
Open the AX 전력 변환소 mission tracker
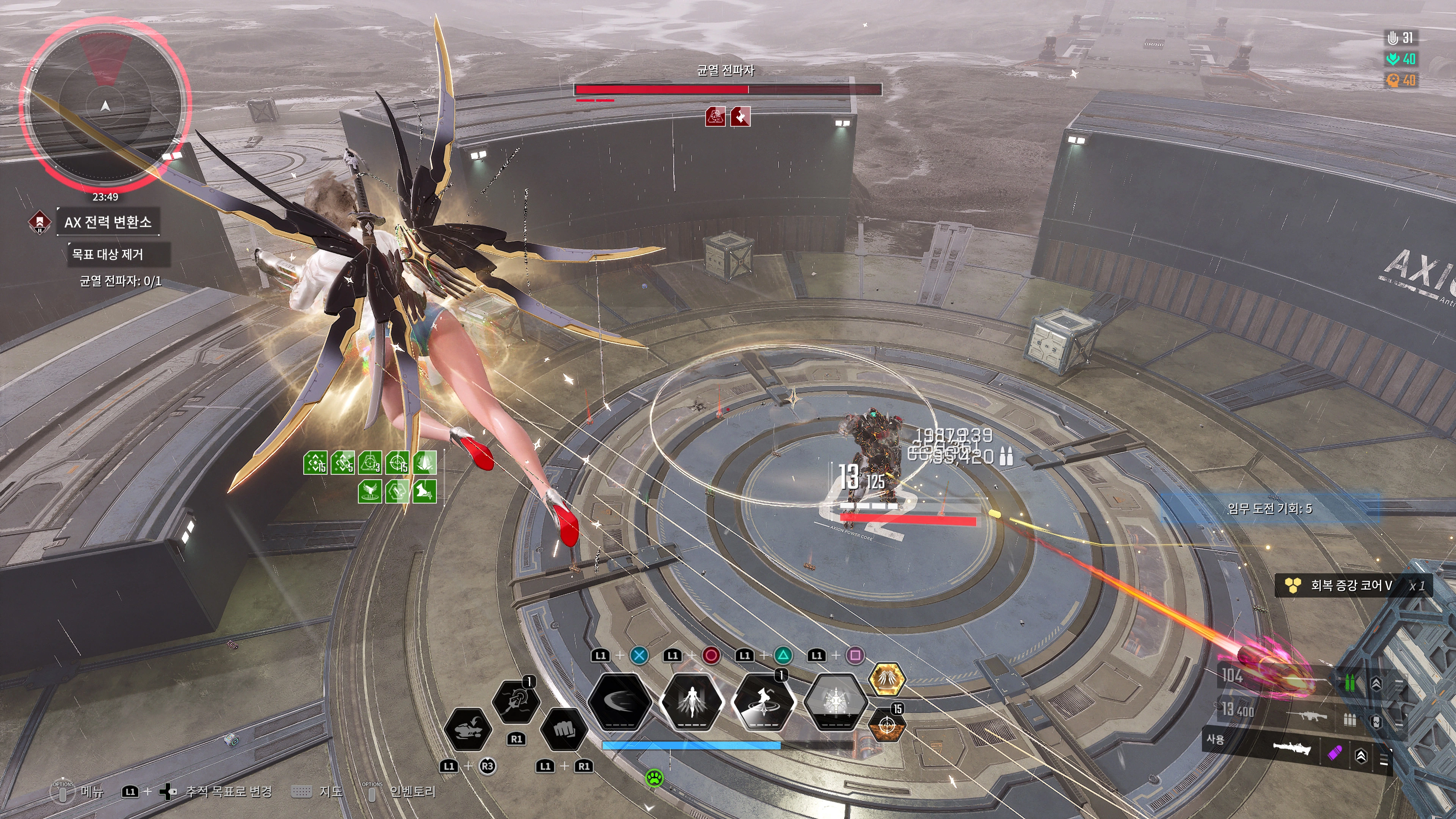[x=107, y=221]
